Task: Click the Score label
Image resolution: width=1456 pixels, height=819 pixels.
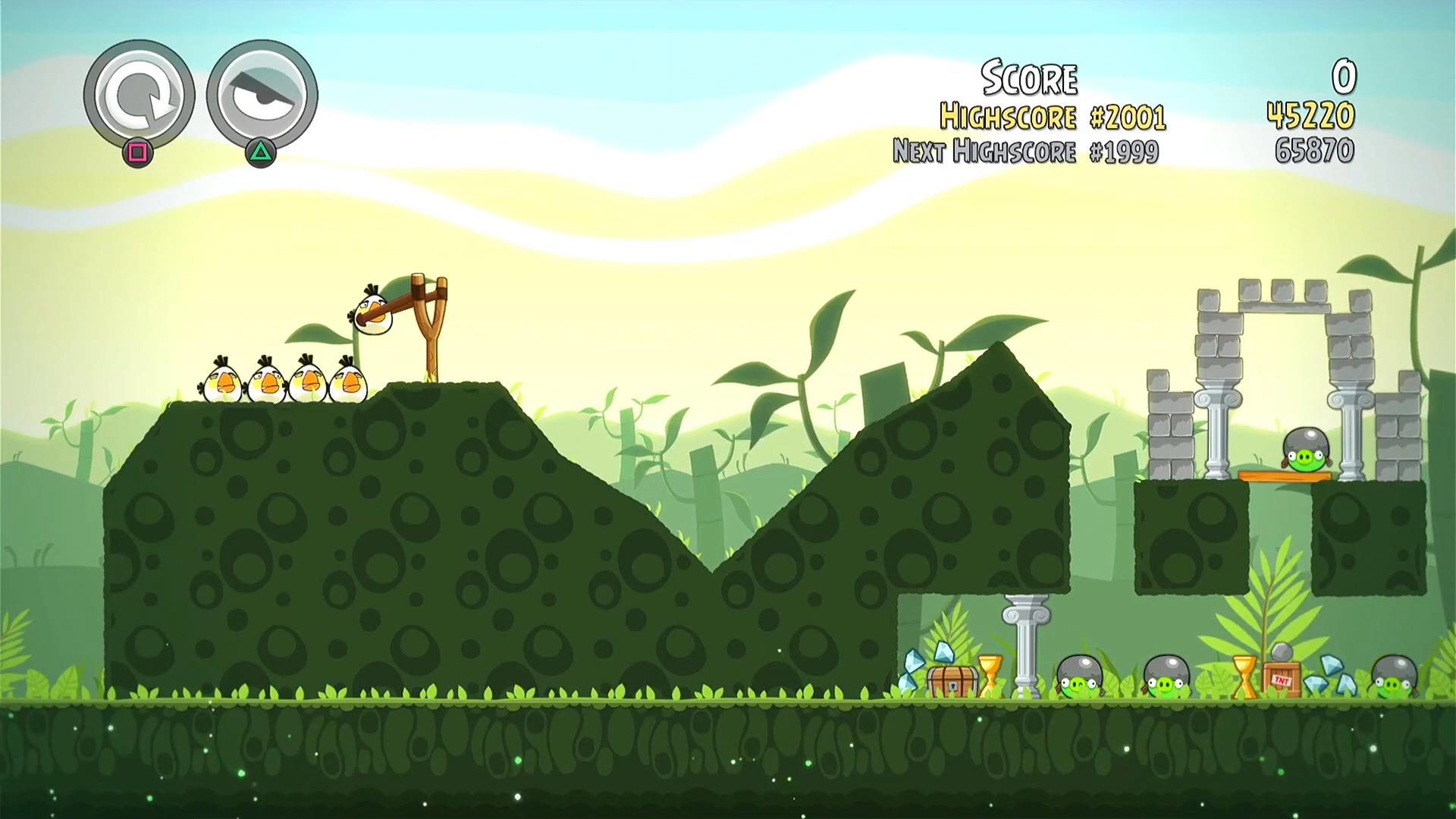Action: (x=1030, y=76)
